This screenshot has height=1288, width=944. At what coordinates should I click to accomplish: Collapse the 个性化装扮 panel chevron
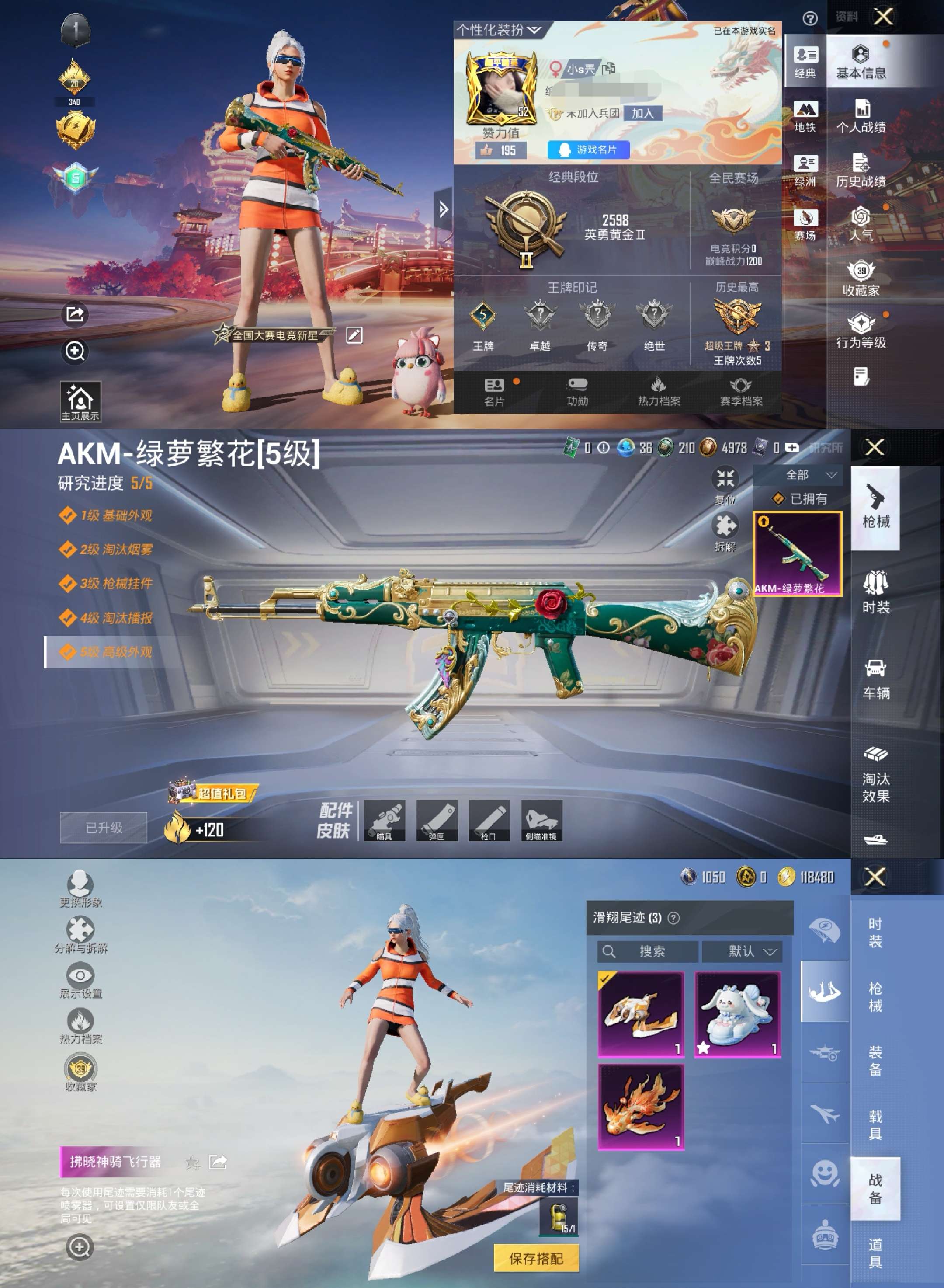point(534,30)
